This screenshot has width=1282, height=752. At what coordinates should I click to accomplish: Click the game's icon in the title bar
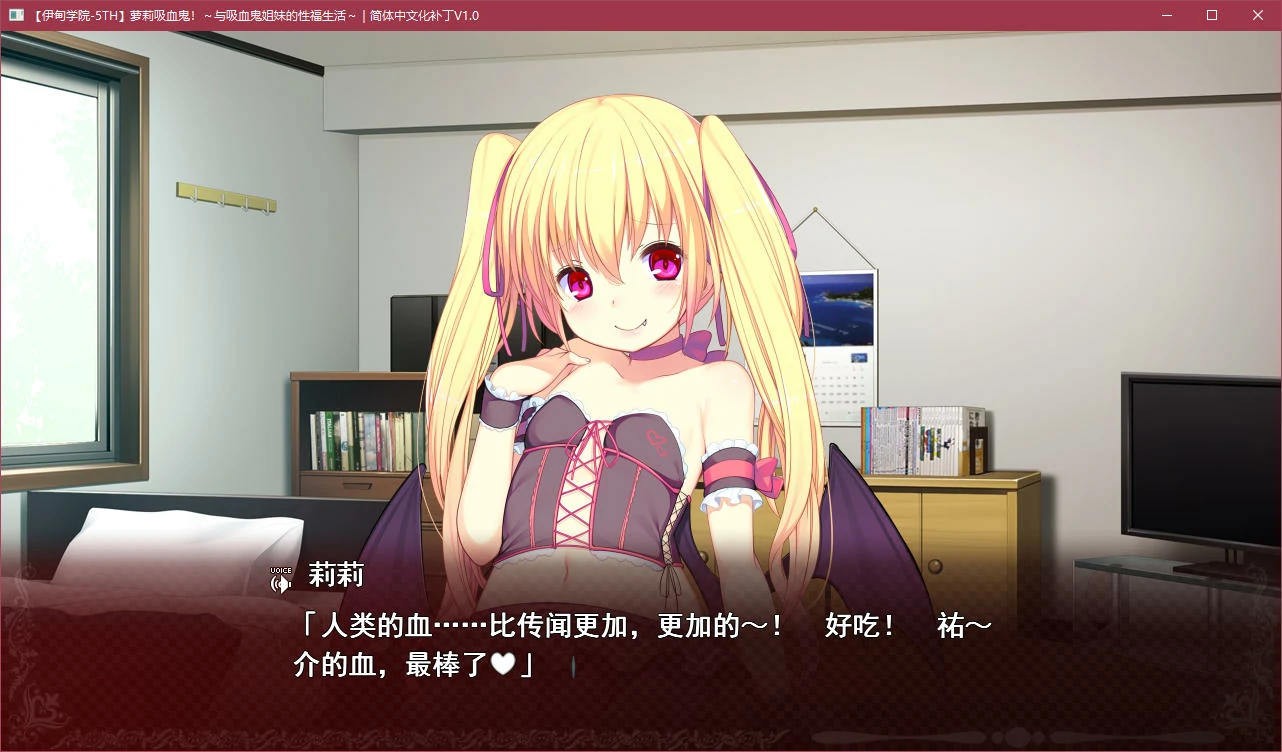14,15
